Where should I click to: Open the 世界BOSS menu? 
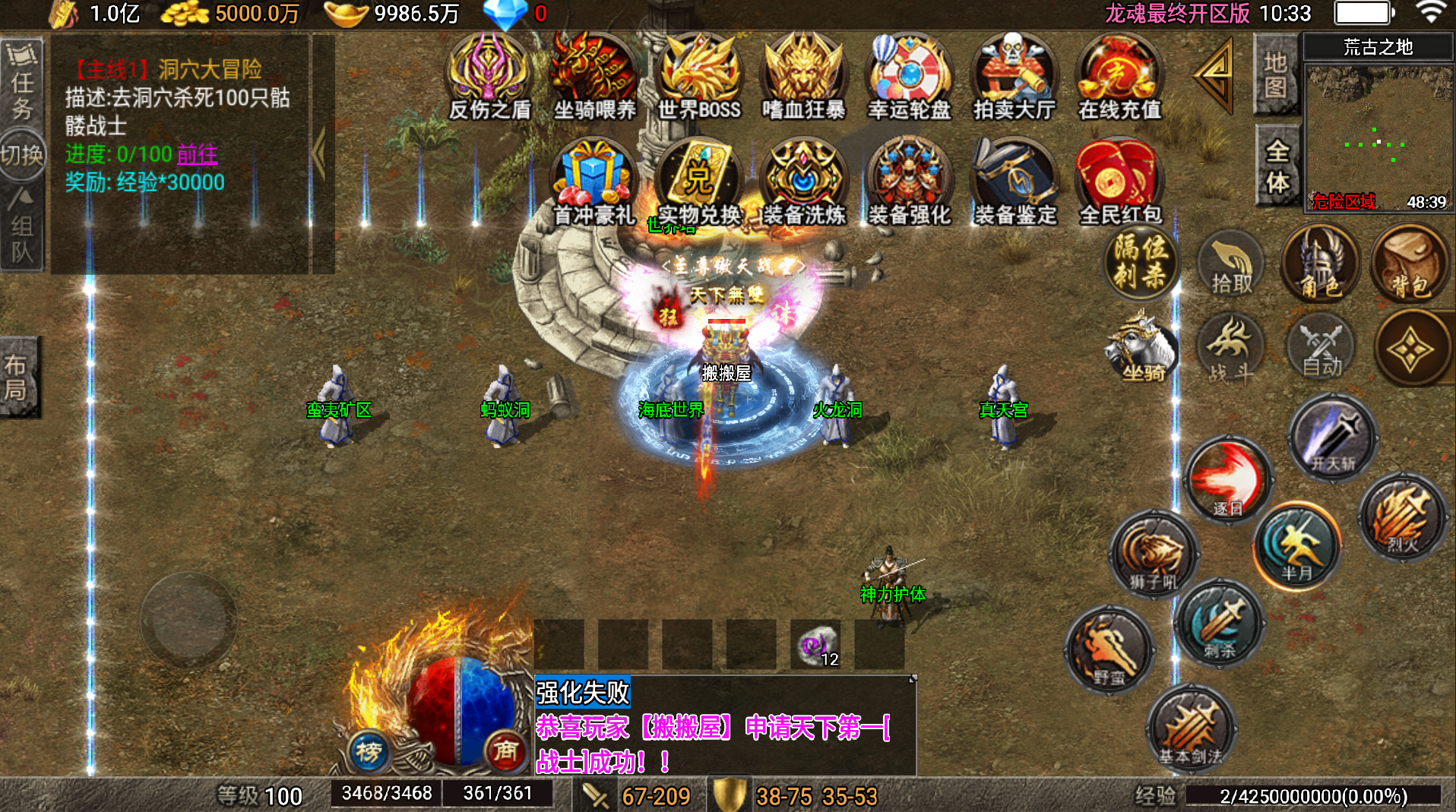click(698, 77)
